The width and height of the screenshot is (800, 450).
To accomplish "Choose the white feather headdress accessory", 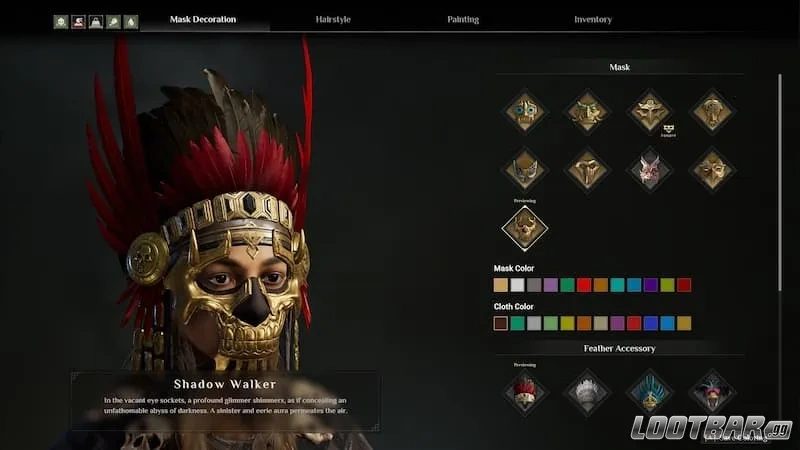I will click(x=586, y=390).
